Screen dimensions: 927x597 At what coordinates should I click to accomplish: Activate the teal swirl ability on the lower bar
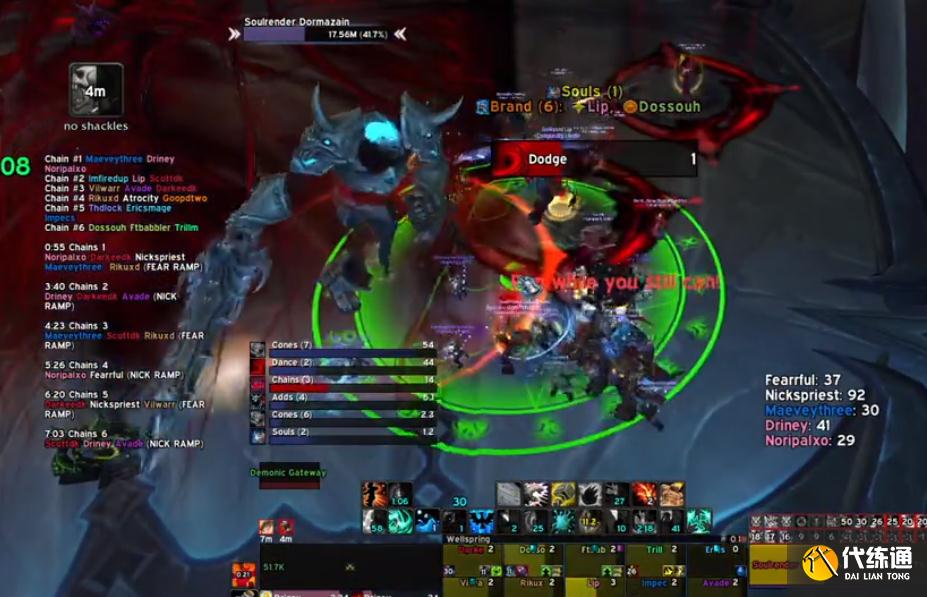[x=401, y=521]
